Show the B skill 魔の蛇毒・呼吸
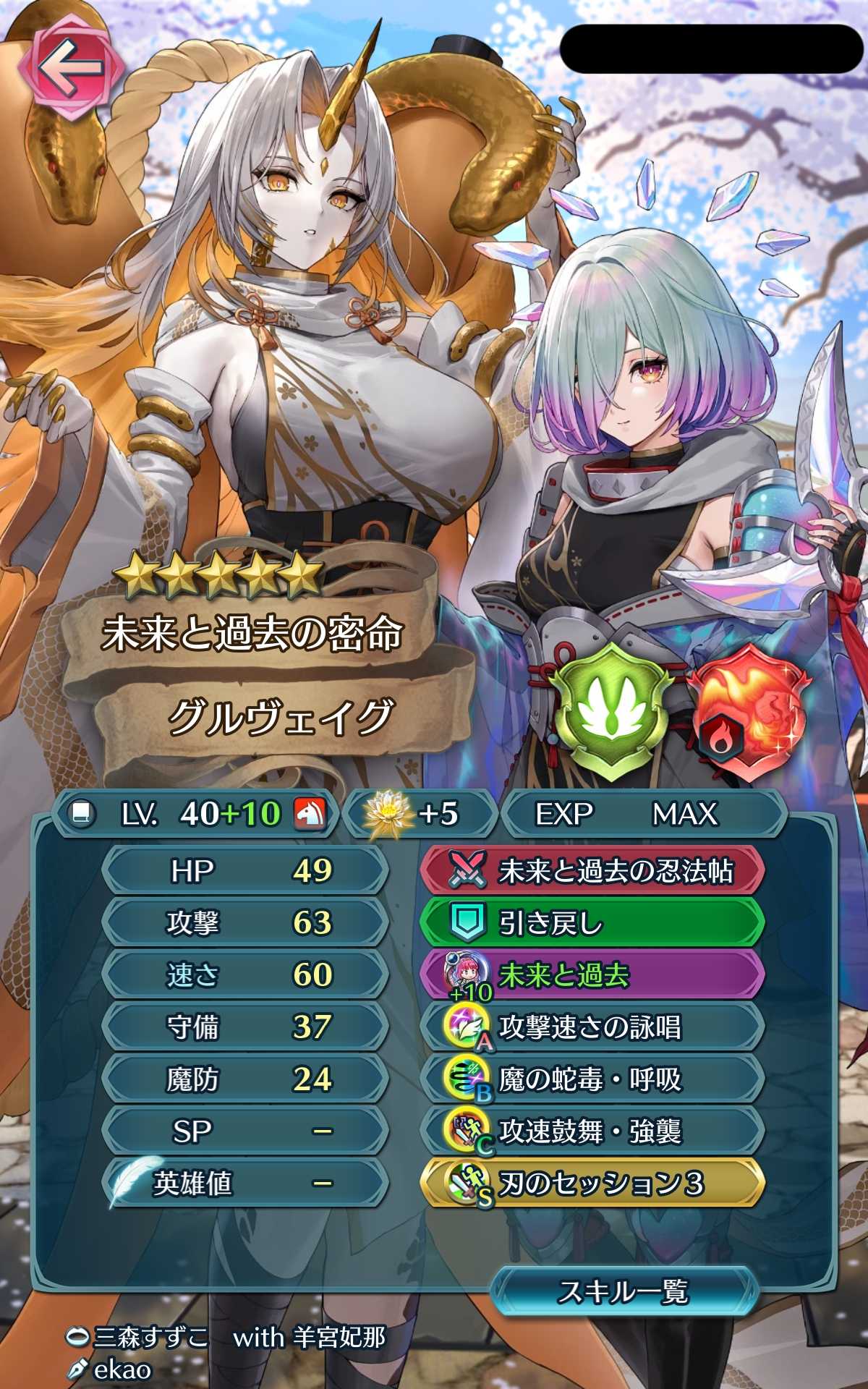The height and width of the screenshot is (1389, 868). [592, 1079]
